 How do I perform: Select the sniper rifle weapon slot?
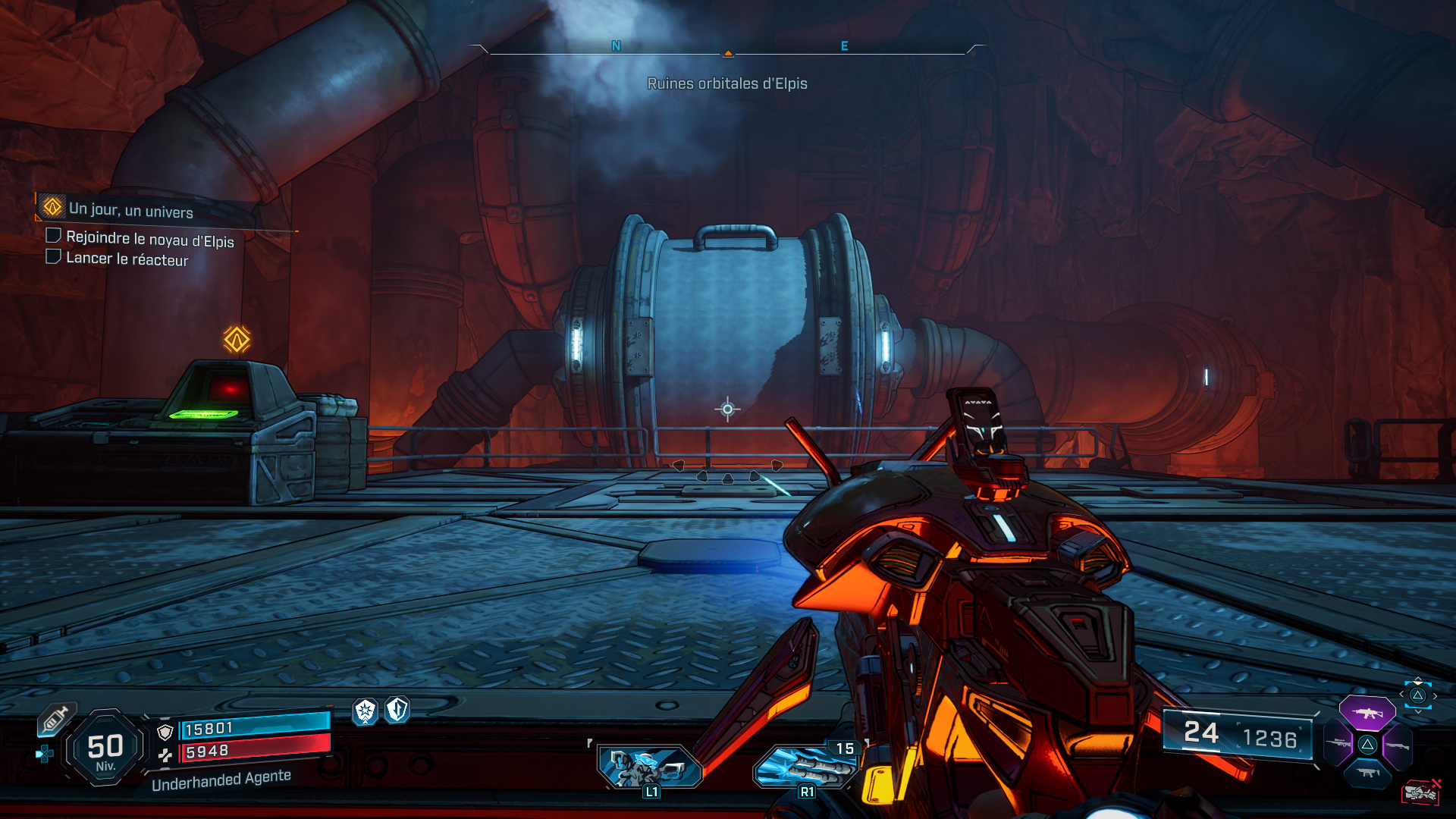[x=1339, y=743]
